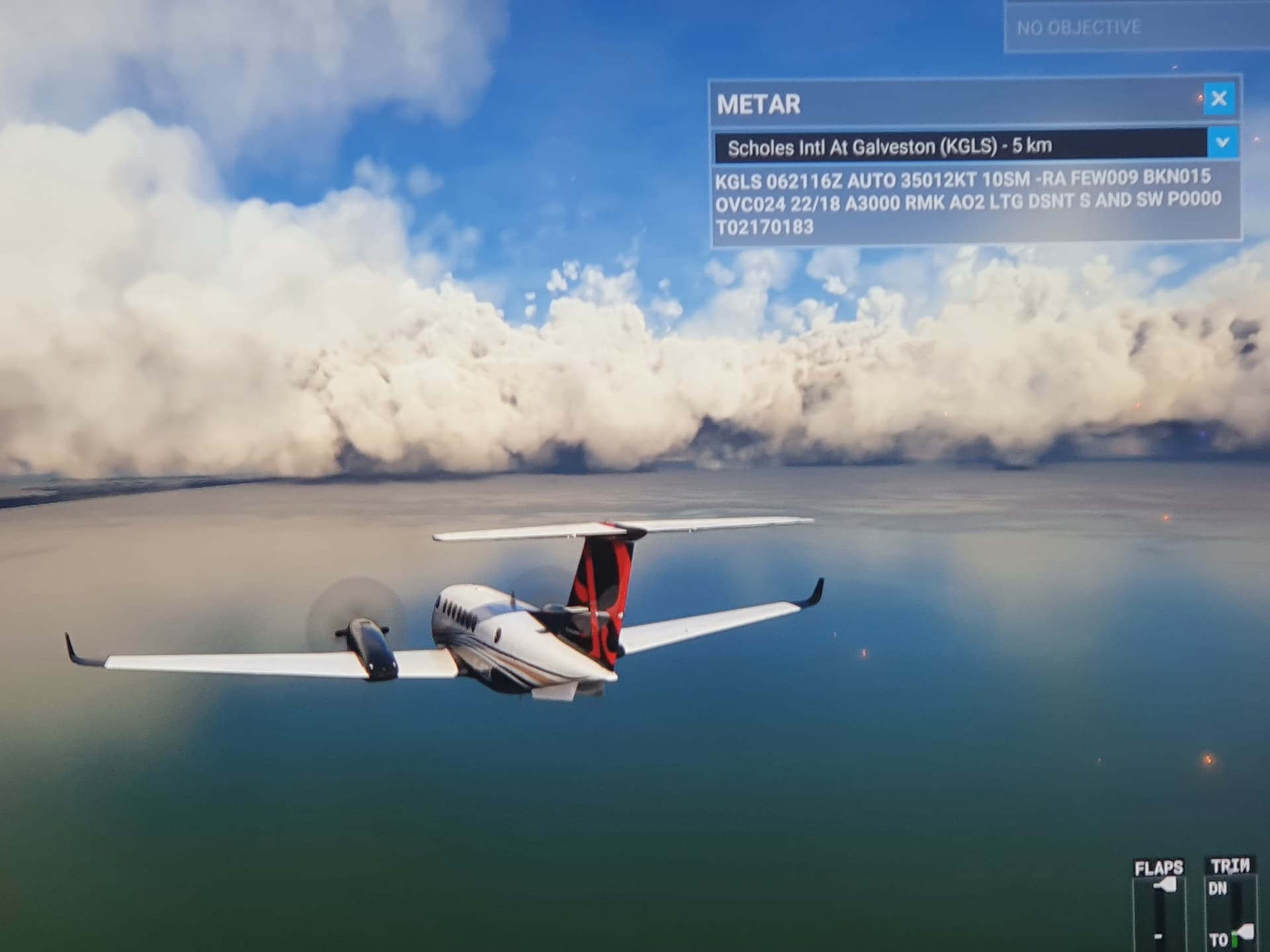The width and height of the screenshot is (1270, 952).
Task: Click the flaps detent tick mark
Action: (x=1158, y=937)
